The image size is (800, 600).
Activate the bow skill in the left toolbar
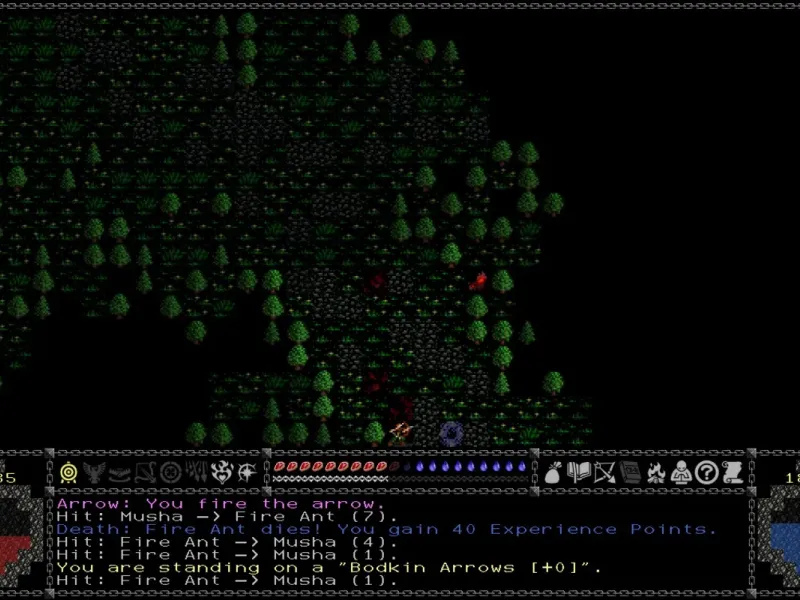(x=146, y=472)
